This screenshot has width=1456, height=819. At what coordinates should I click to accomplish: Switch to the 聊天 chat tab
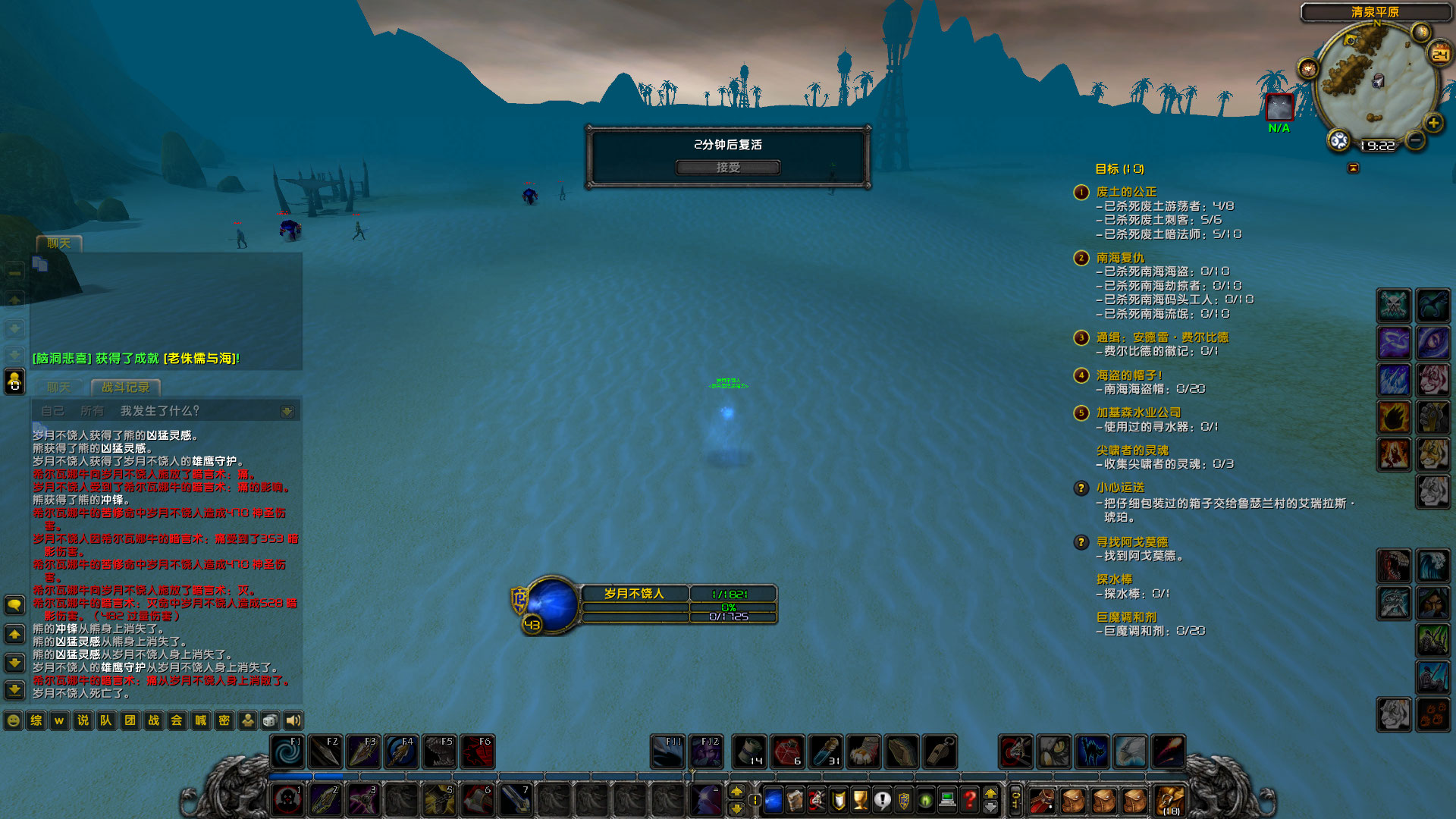[x=58, y=387]
